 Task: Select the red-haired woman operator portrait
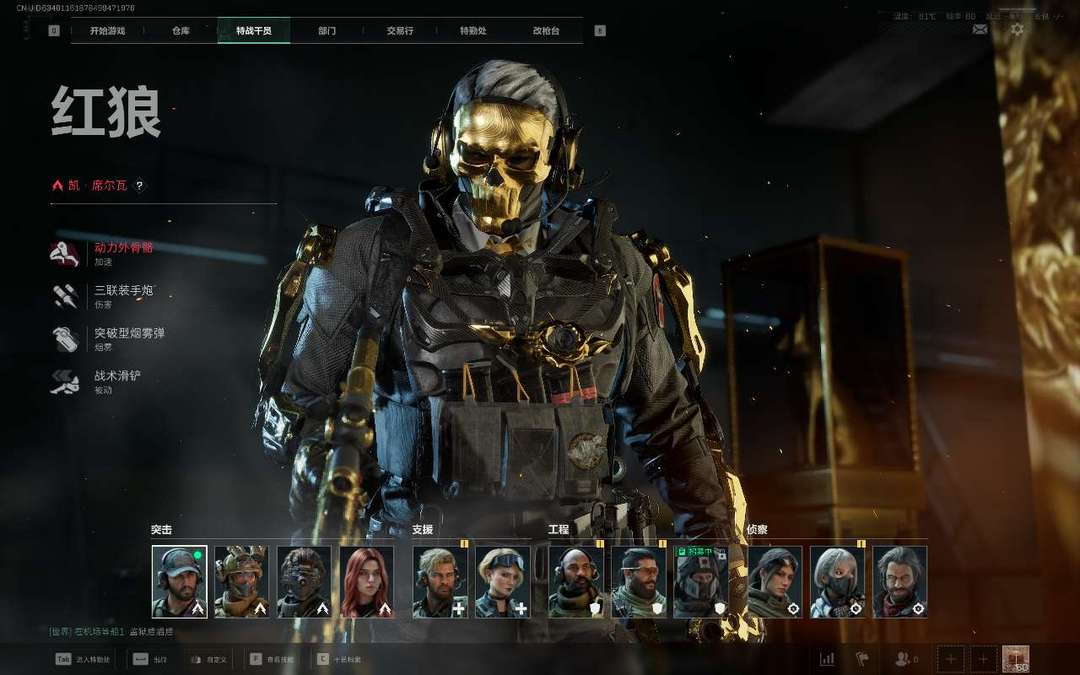coord(366,582)
